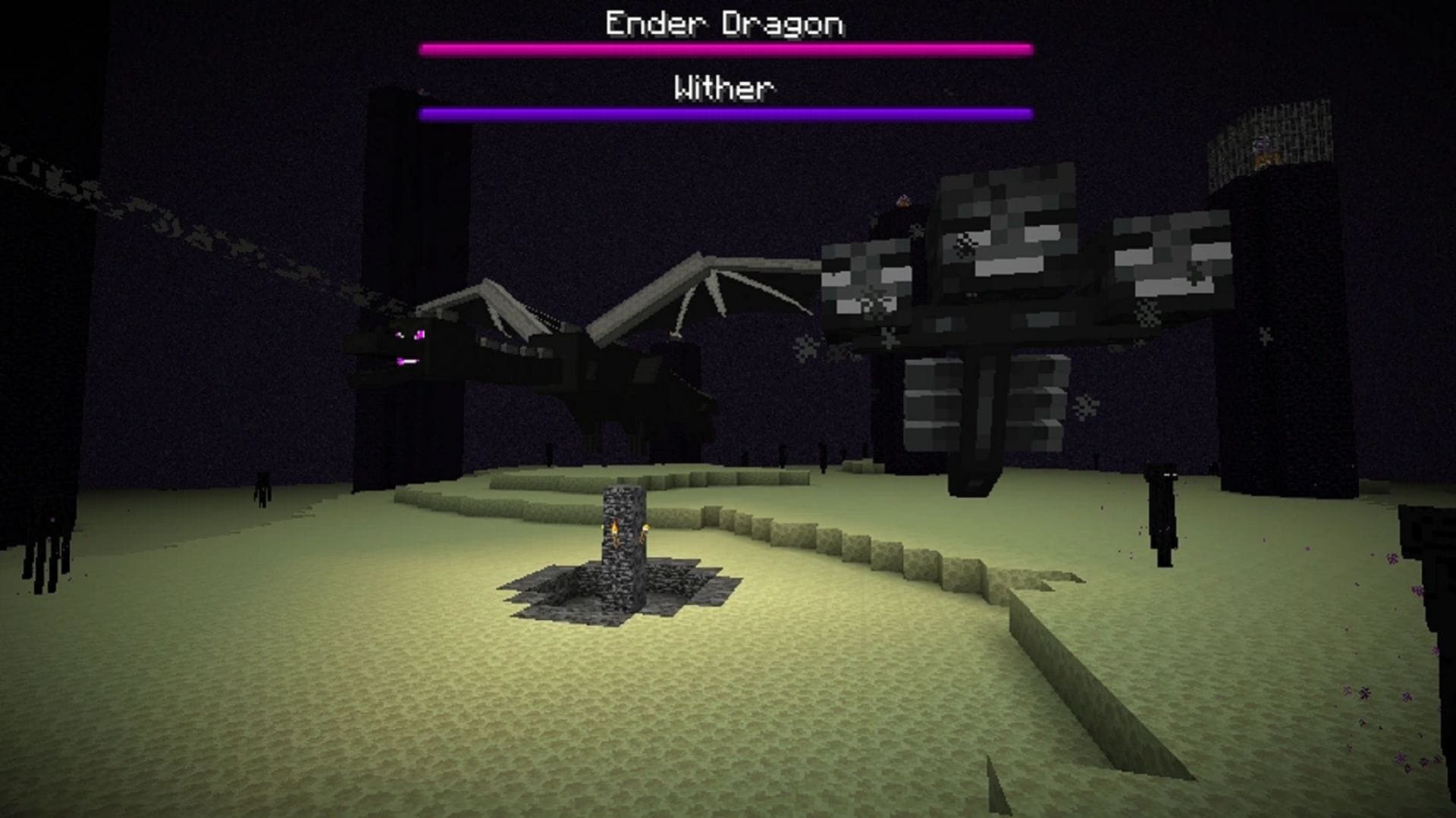Click the Wither name label
The width and height of the screenshot is (1456, 818).
pos(726,88)
